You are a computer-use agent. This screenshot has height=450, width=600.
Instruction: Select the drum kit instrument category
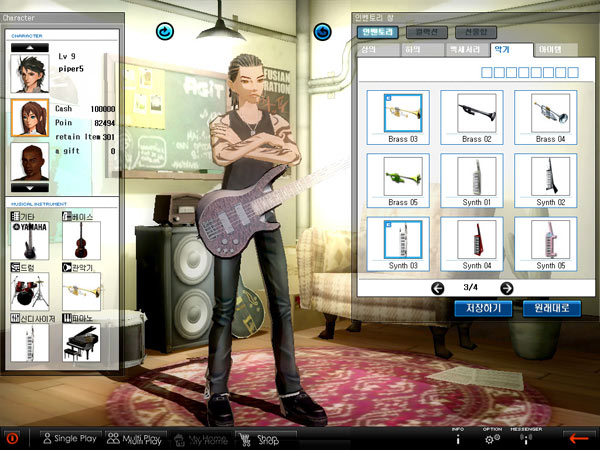pos(28,290)
